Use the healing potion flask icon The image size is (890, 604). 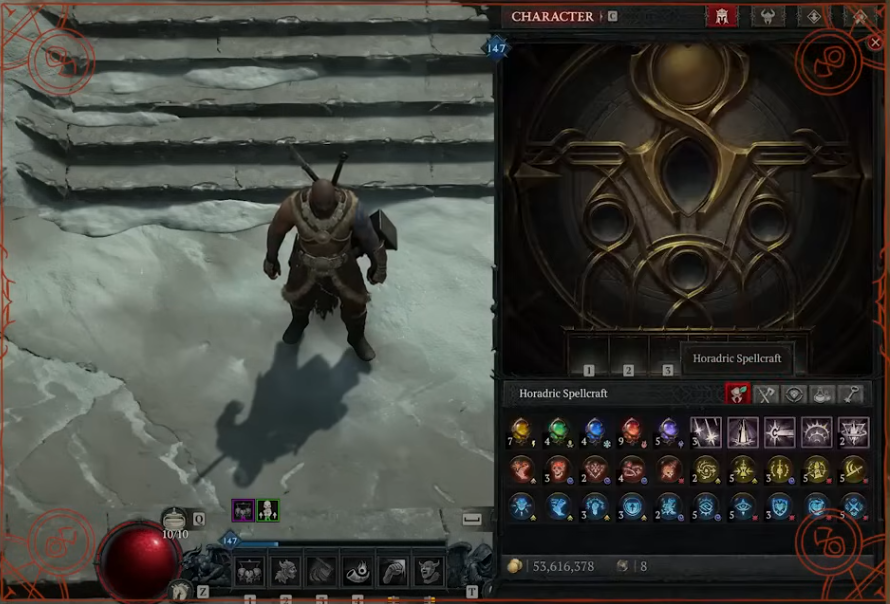[176, 518]
